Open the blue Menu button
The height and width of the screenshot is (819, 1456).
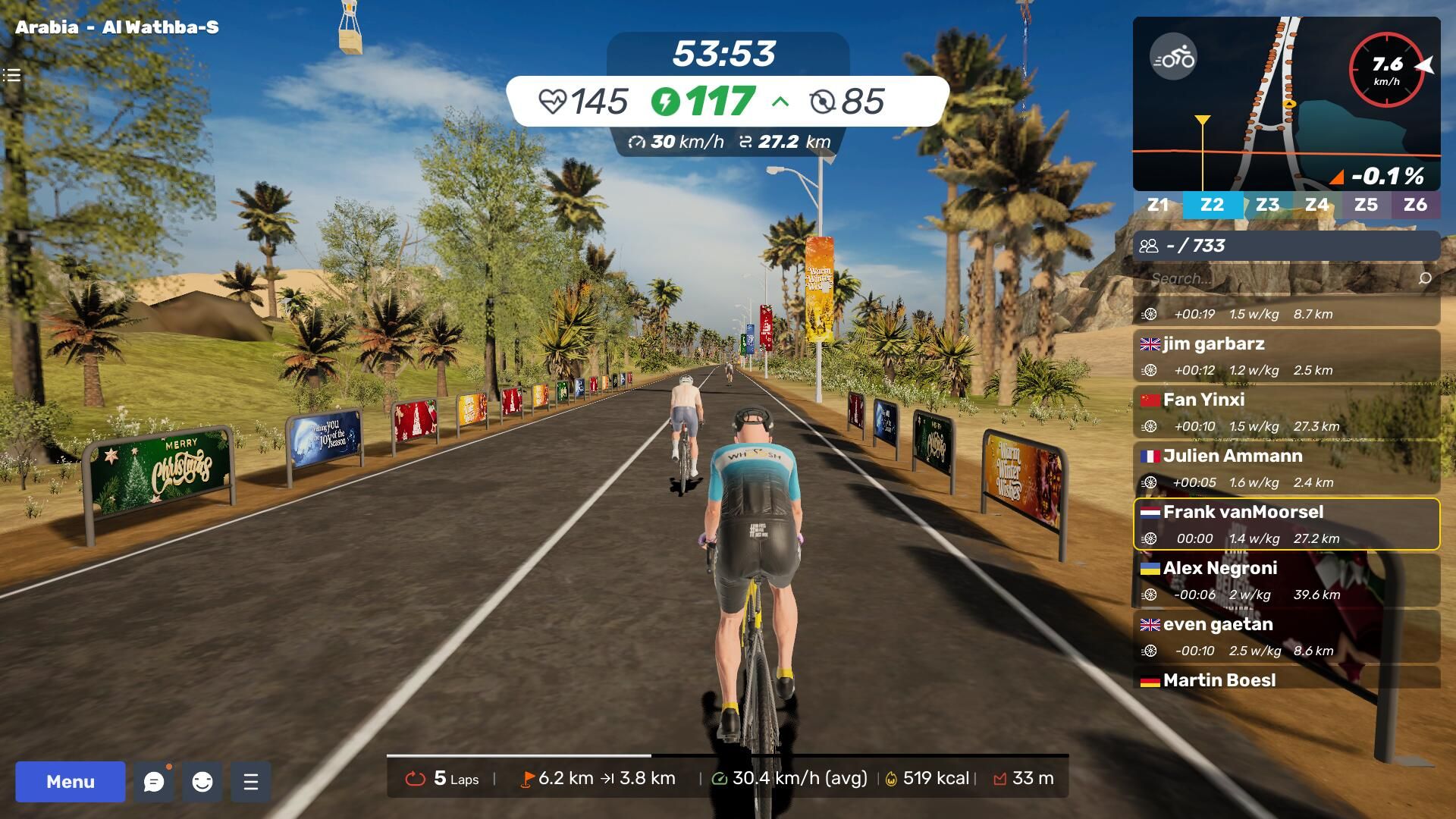click(71, 782)
